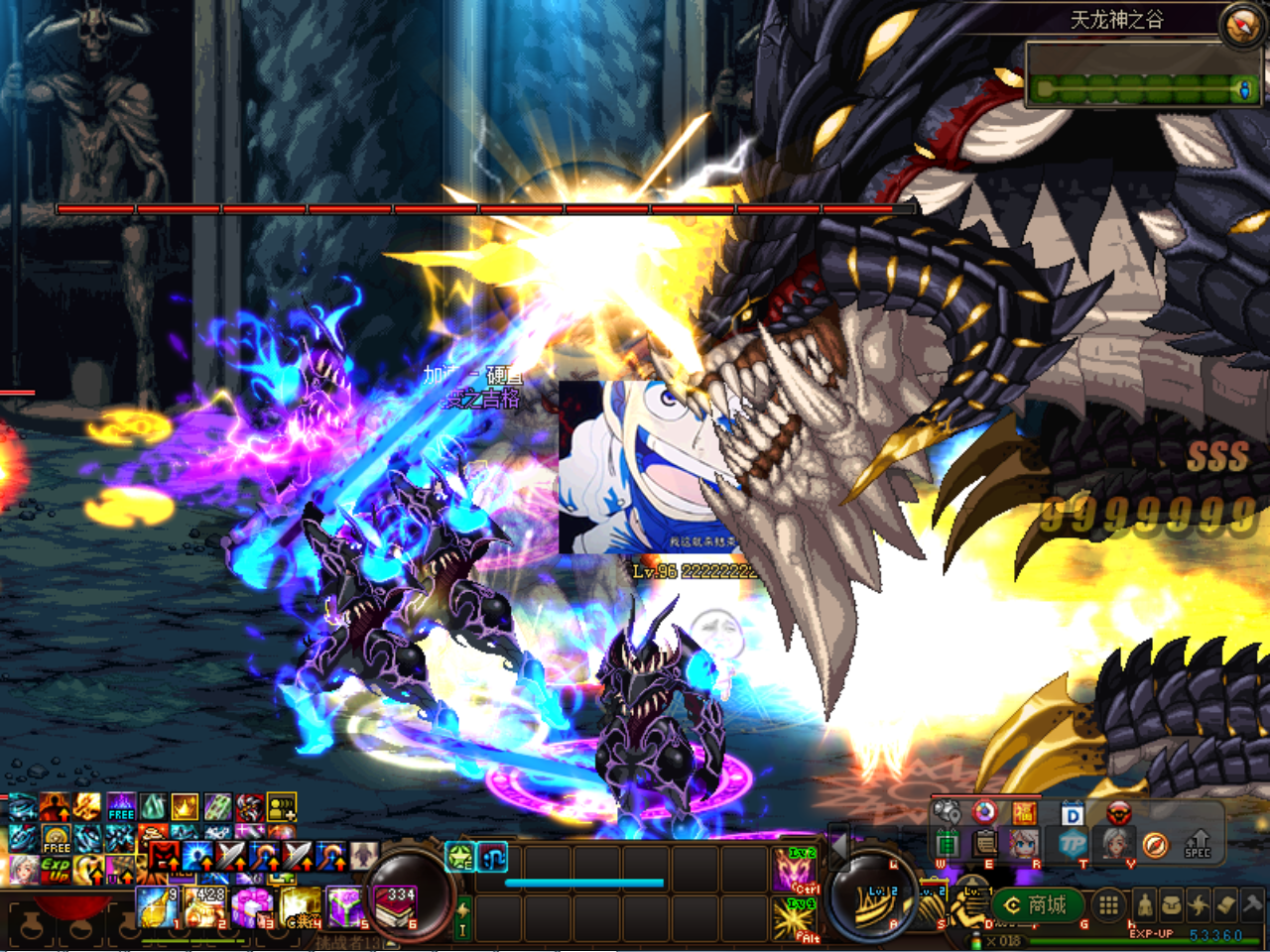Click the screenshot camera icon with location pin
This screenshot has width=1270, height=952.
click(x=946, y=812)
